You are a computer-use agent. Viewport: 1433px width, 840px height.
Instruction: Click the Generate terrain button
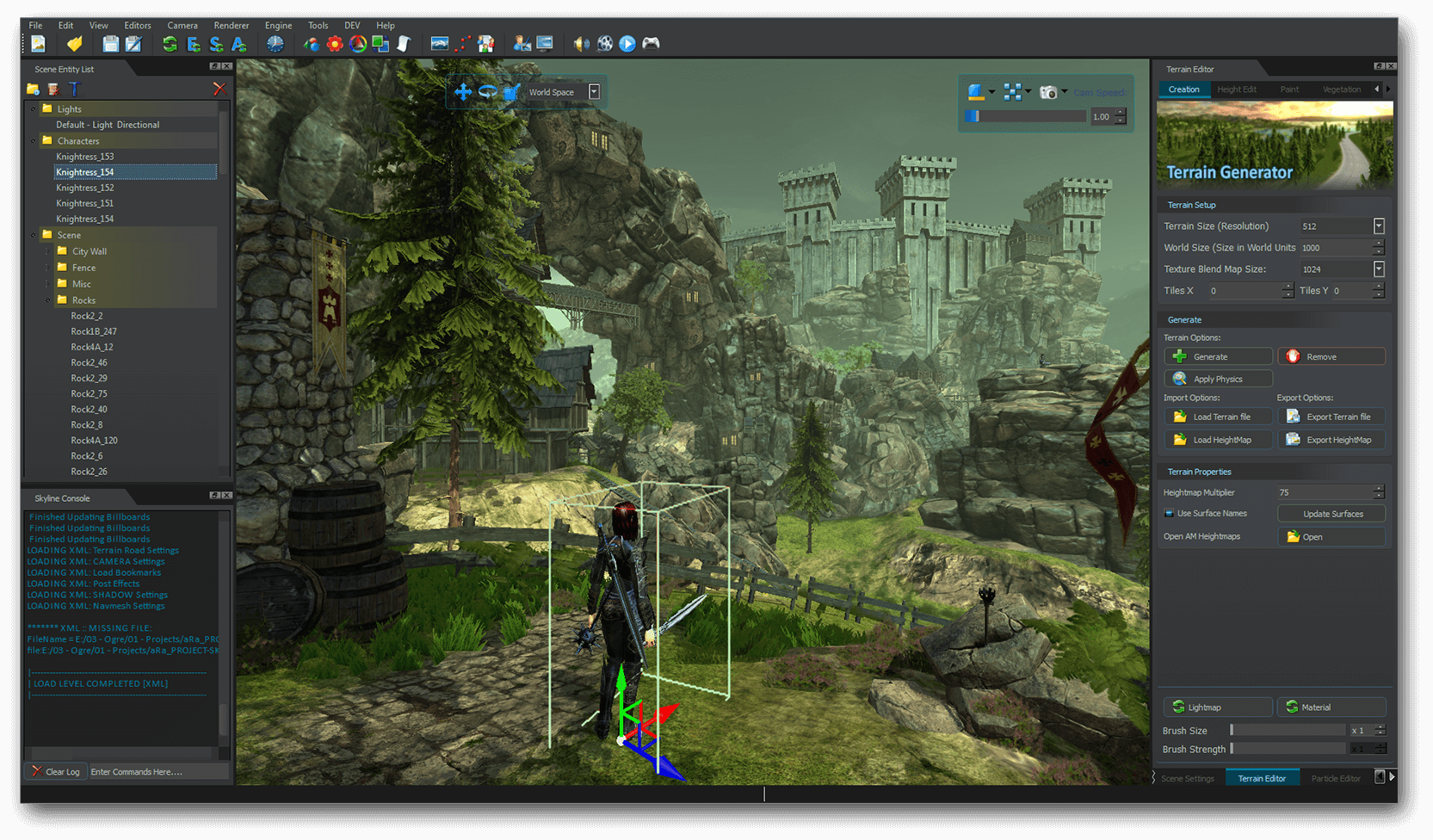pyautogui.click(x=1218, y=356)
